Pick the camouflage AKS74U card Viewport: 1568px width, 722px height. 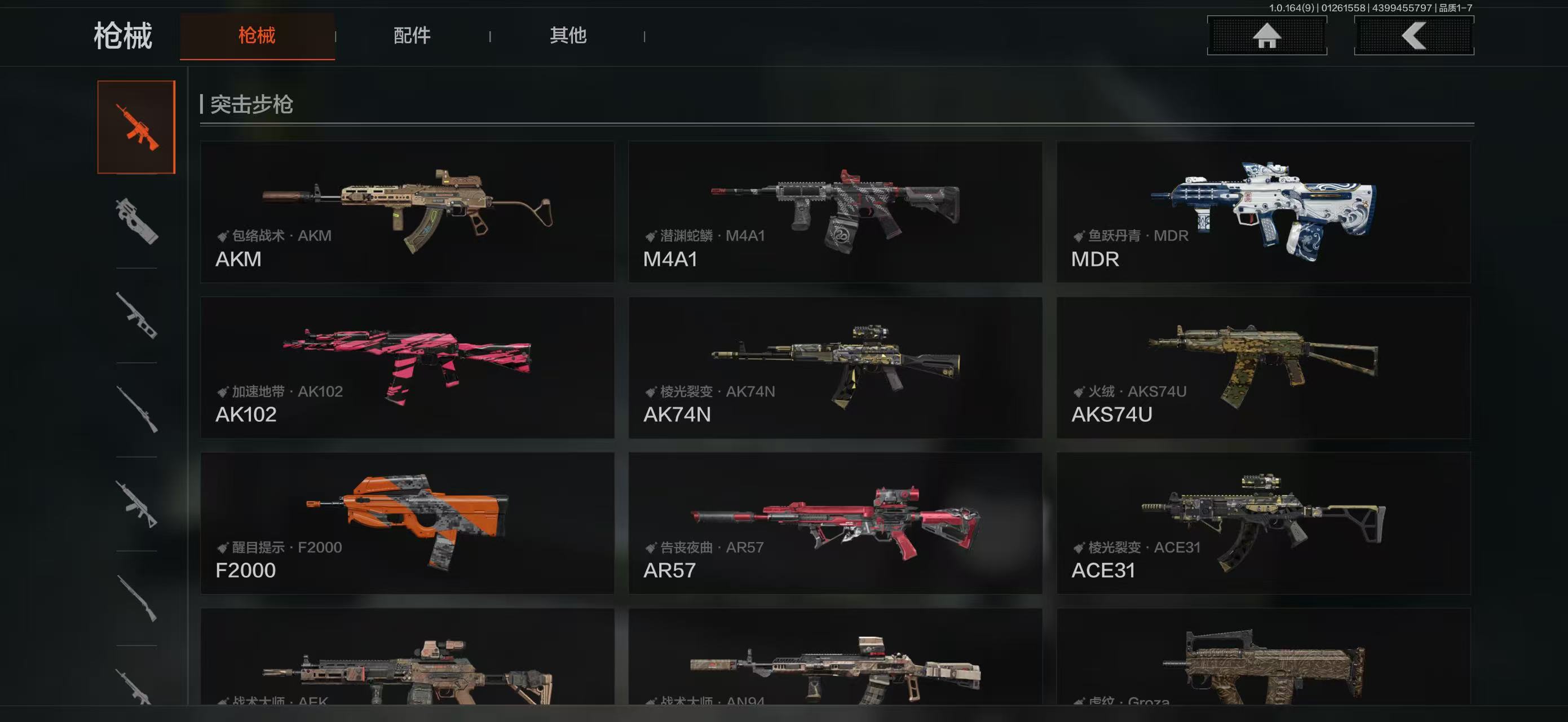pos(1263,368)
